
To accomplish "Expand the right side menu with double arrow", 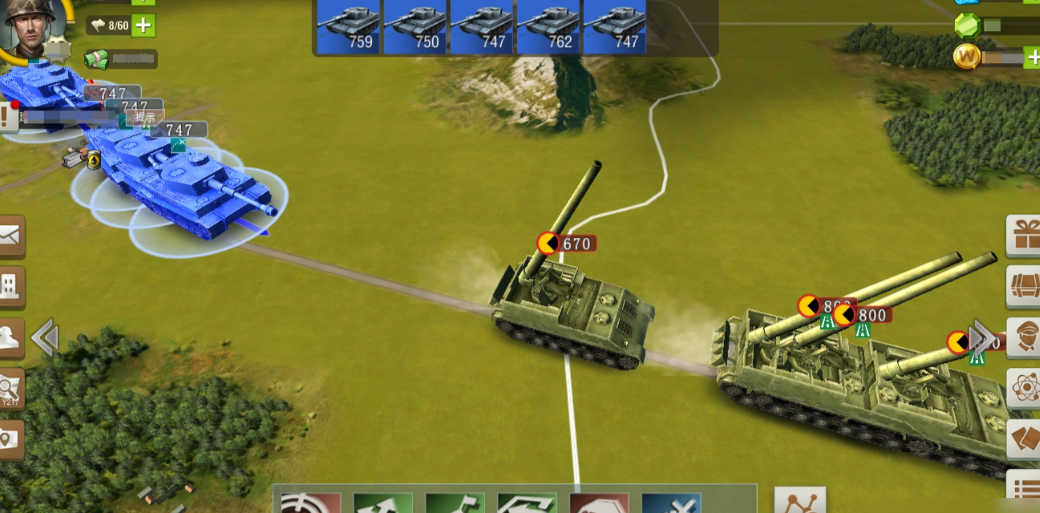I will coord(984,338).
